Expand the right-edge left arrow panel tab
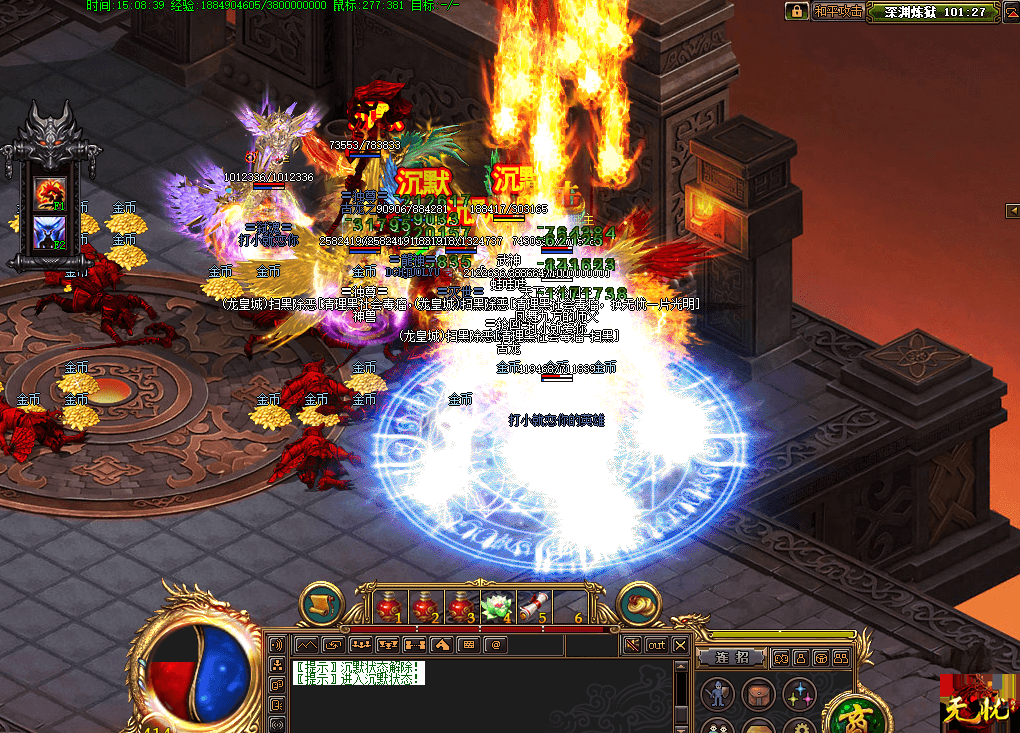Screen dimensions: 1020x733 1012,210
